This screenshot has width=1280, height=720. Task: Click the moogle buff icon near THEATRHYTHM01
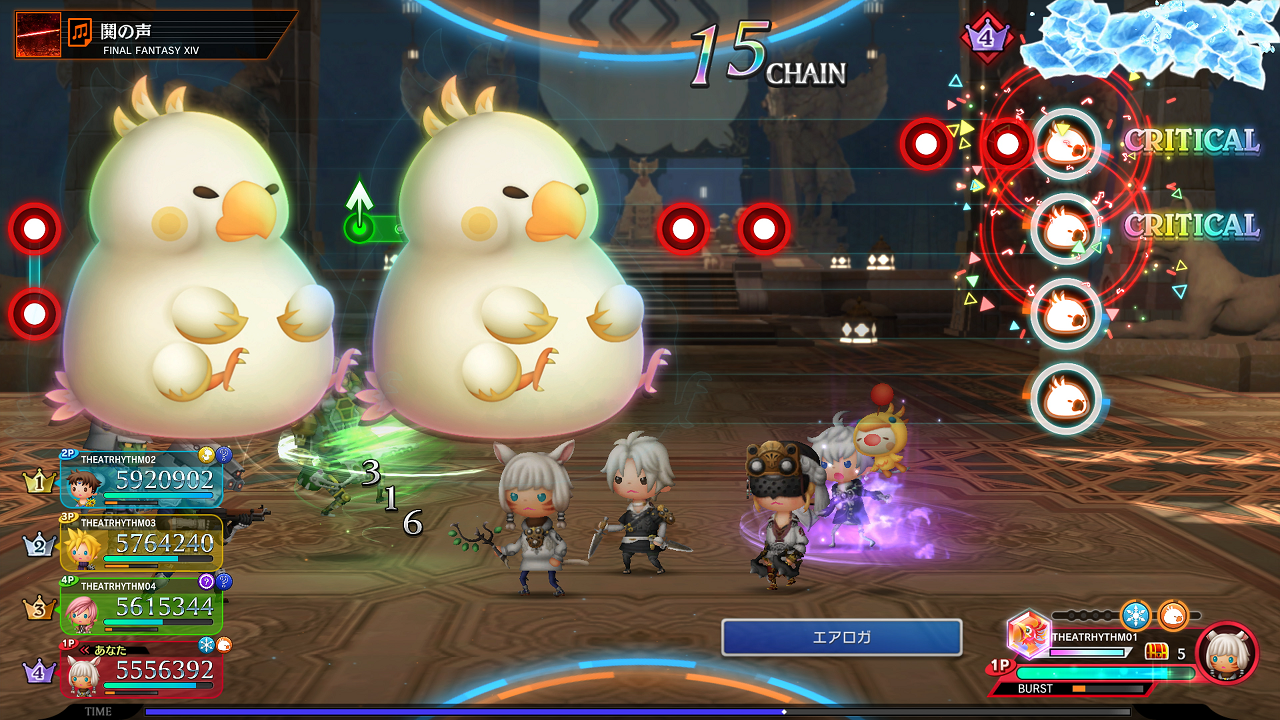coord(1172,616)
